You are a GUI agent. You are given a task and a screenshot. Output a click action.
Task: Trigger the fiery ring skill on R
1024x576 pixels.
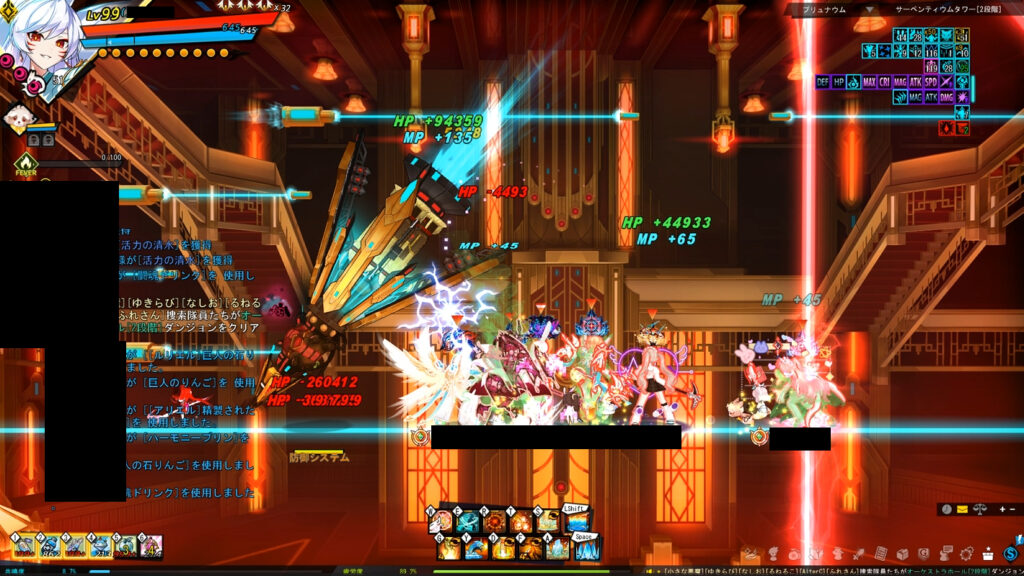point(494,522)
